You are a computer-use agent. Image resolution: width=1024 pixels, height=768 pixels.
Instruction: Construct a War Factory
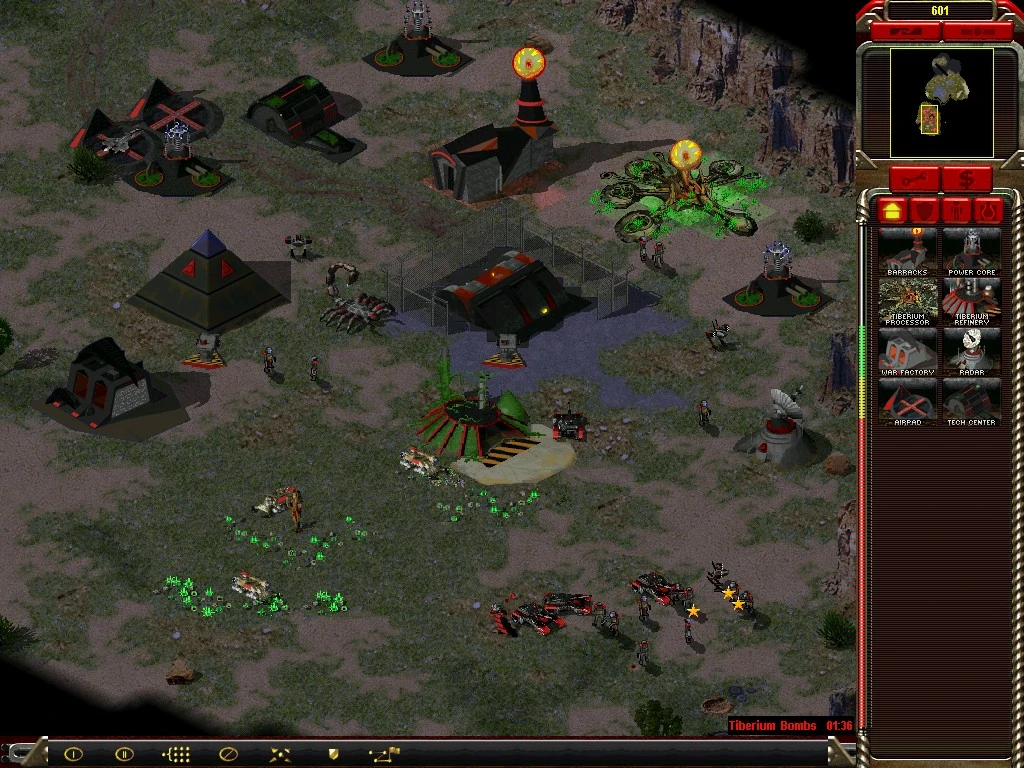point(908,351)
